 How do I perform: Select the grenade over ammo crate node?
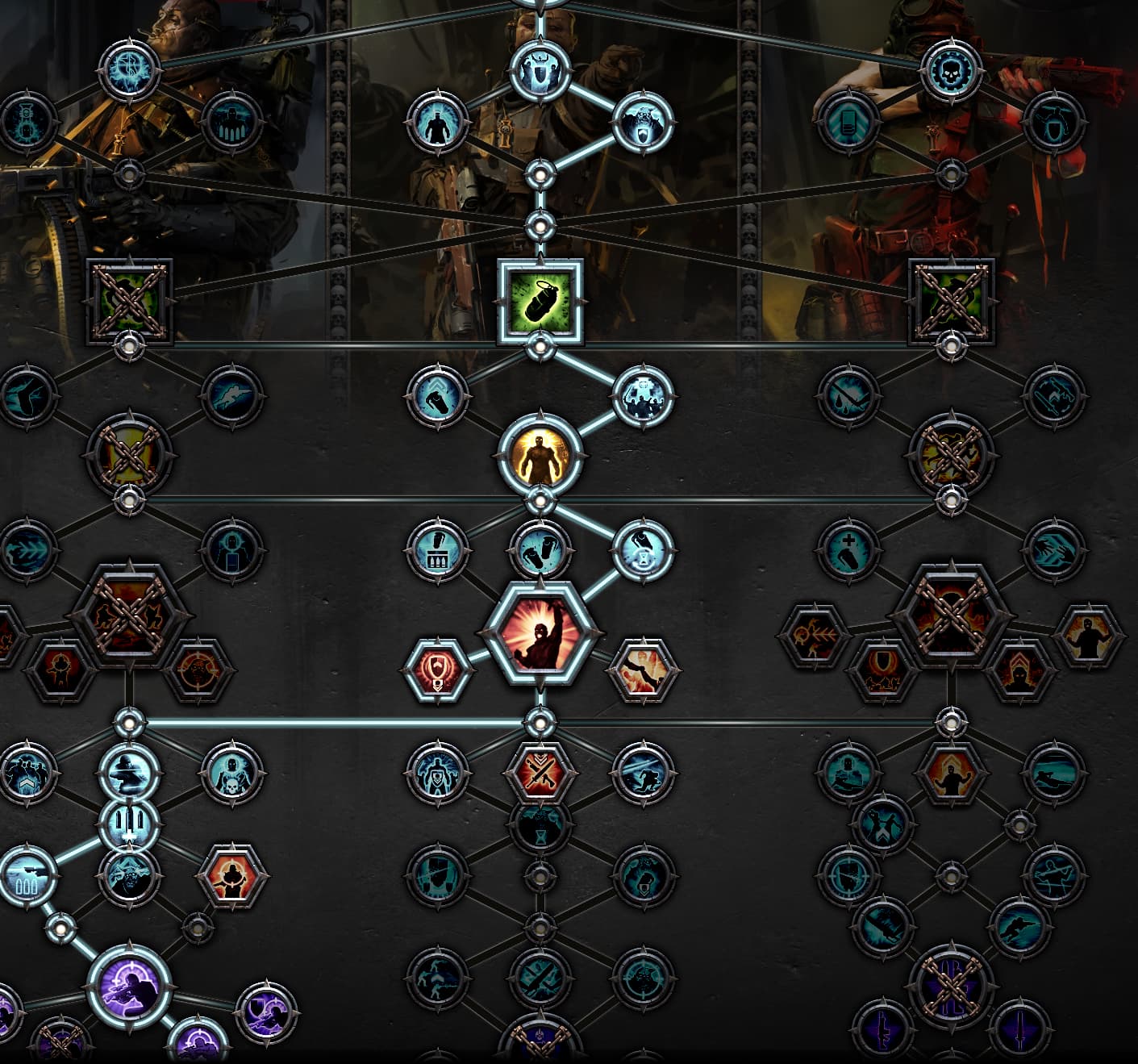(438, 549)
